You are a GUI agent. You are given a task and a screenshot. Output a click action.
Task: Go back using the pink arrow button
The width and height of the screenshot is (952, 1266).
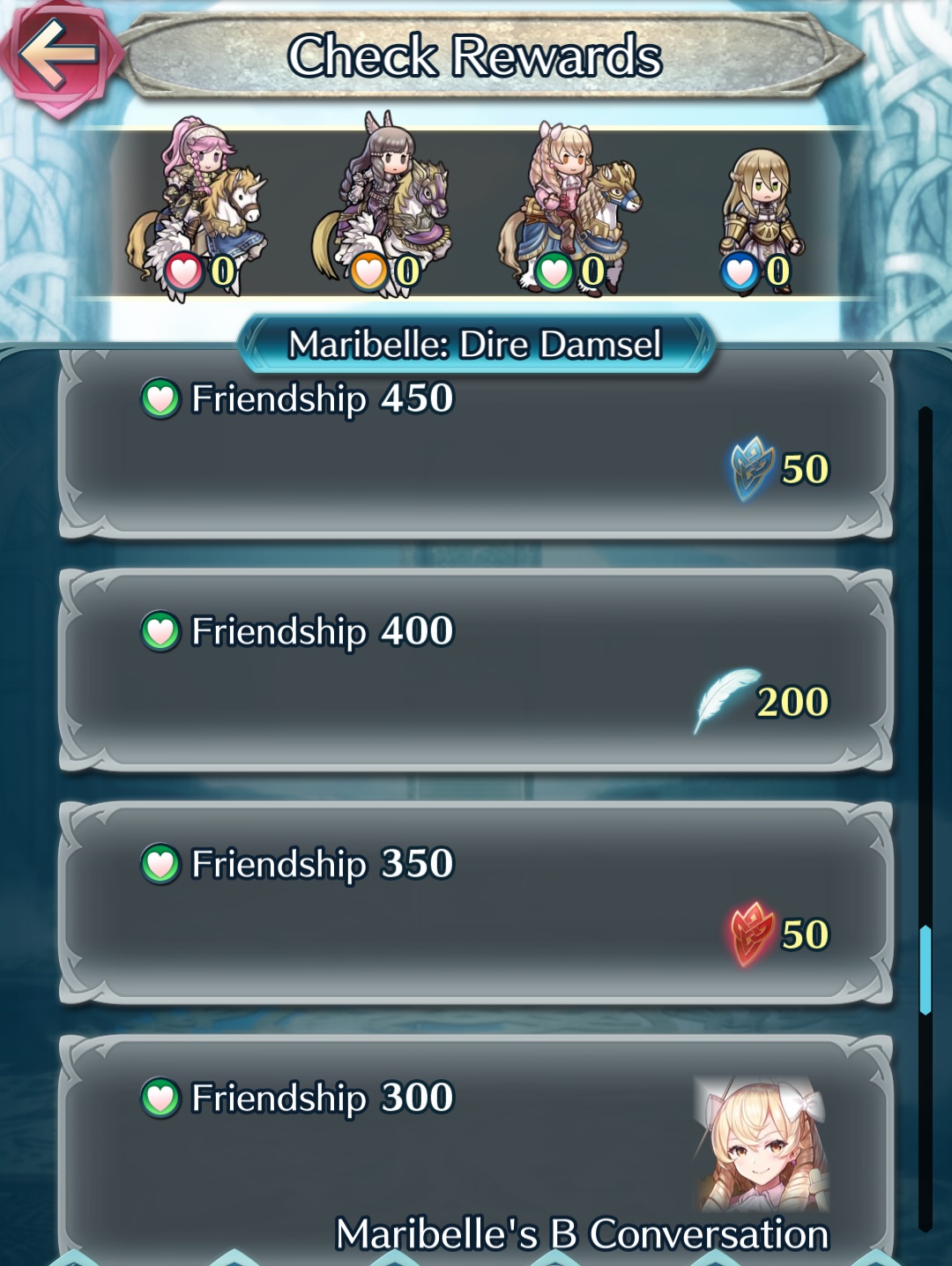click(56, 55)
